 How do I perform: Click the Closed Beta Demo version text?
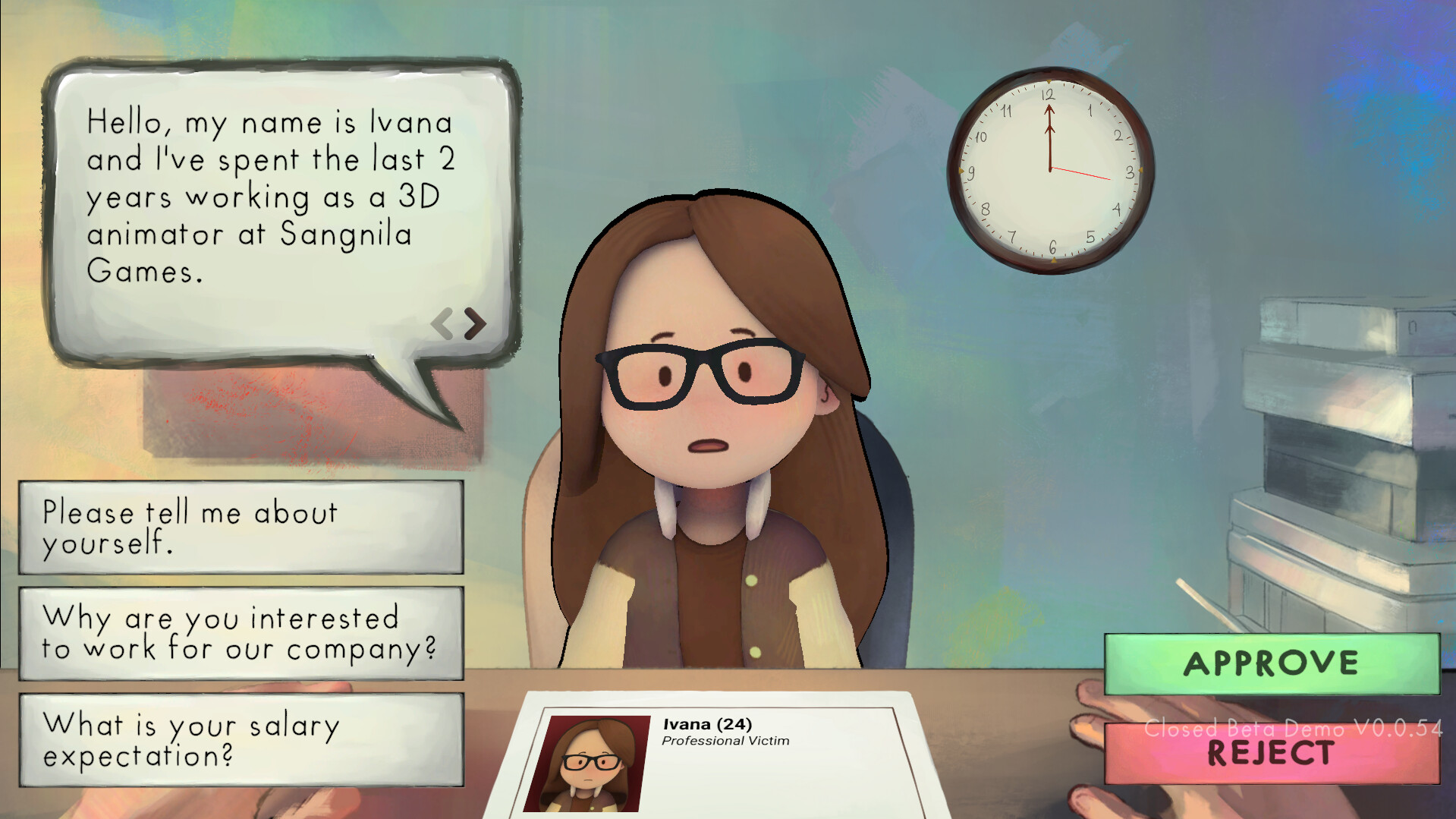click(x=1294, y=730)
